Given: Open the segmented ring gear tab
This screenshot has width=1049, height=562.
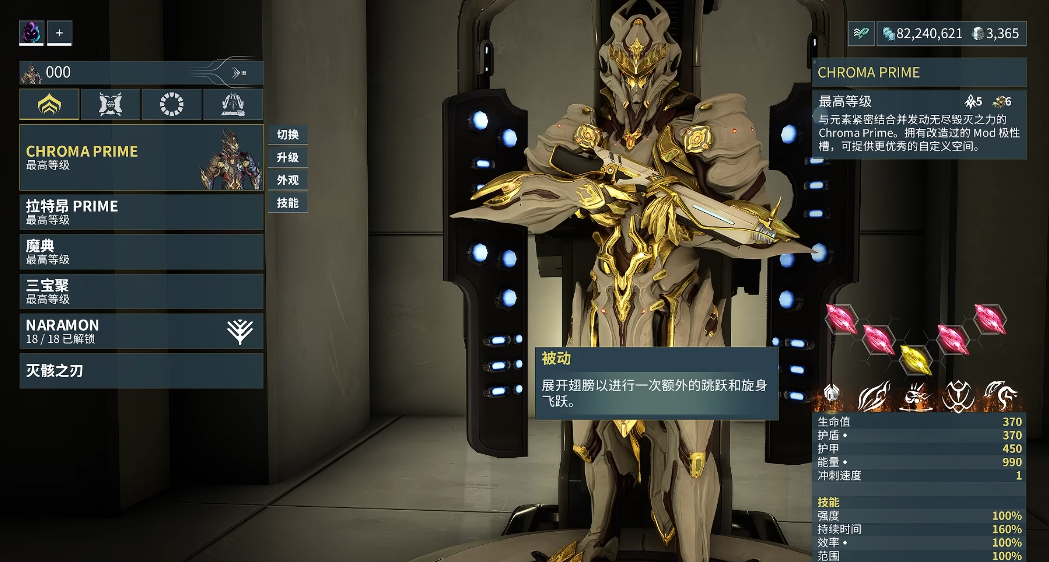Looking at the screenshot, I should click(x=171, y=104).
